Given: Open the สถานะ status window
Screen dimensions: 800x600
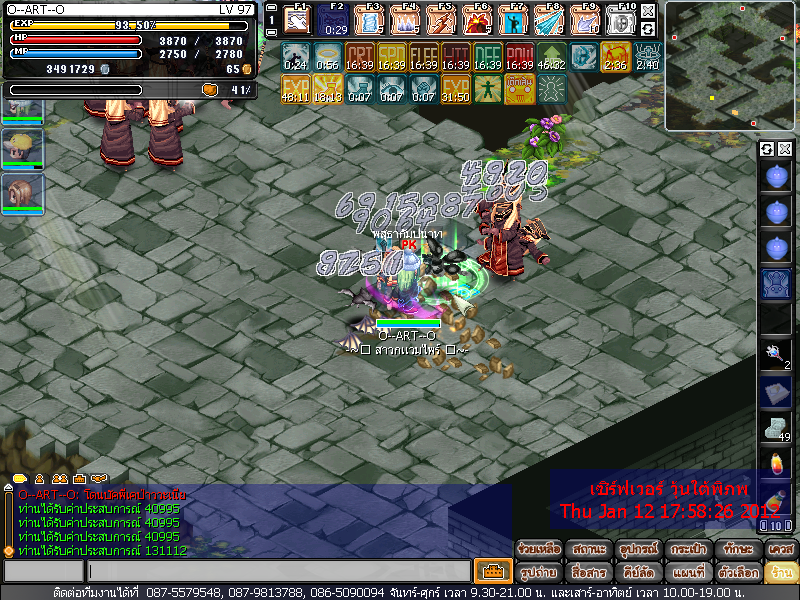Looking at the screenshot, I should pyautogui.click(x=589, y=549).
